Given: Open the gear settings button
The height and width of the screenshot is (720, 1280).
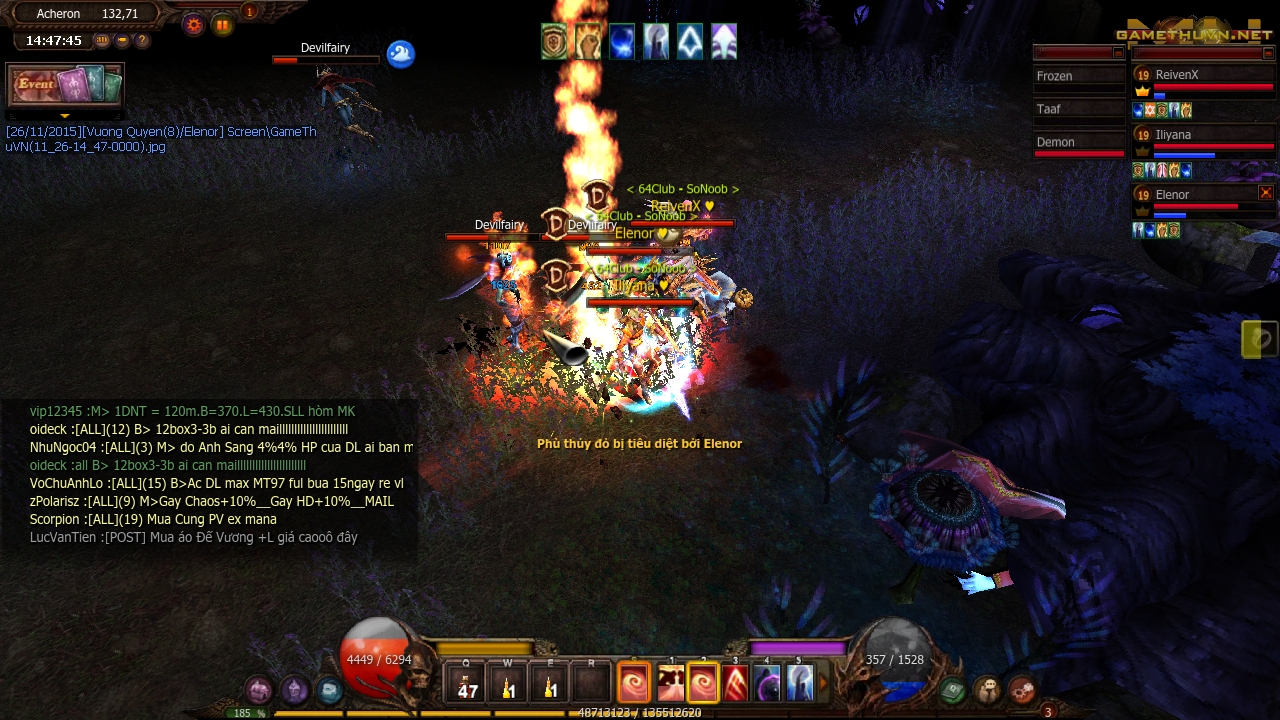Looking at the screenshot, I should click(194, 25).
